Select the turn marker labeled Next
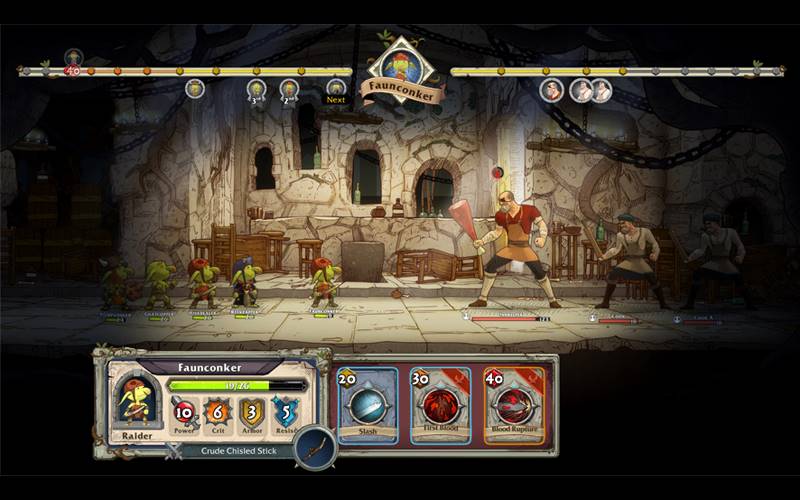Image resolution: width=800 pixels, height=500 pixels. [336, 90]
